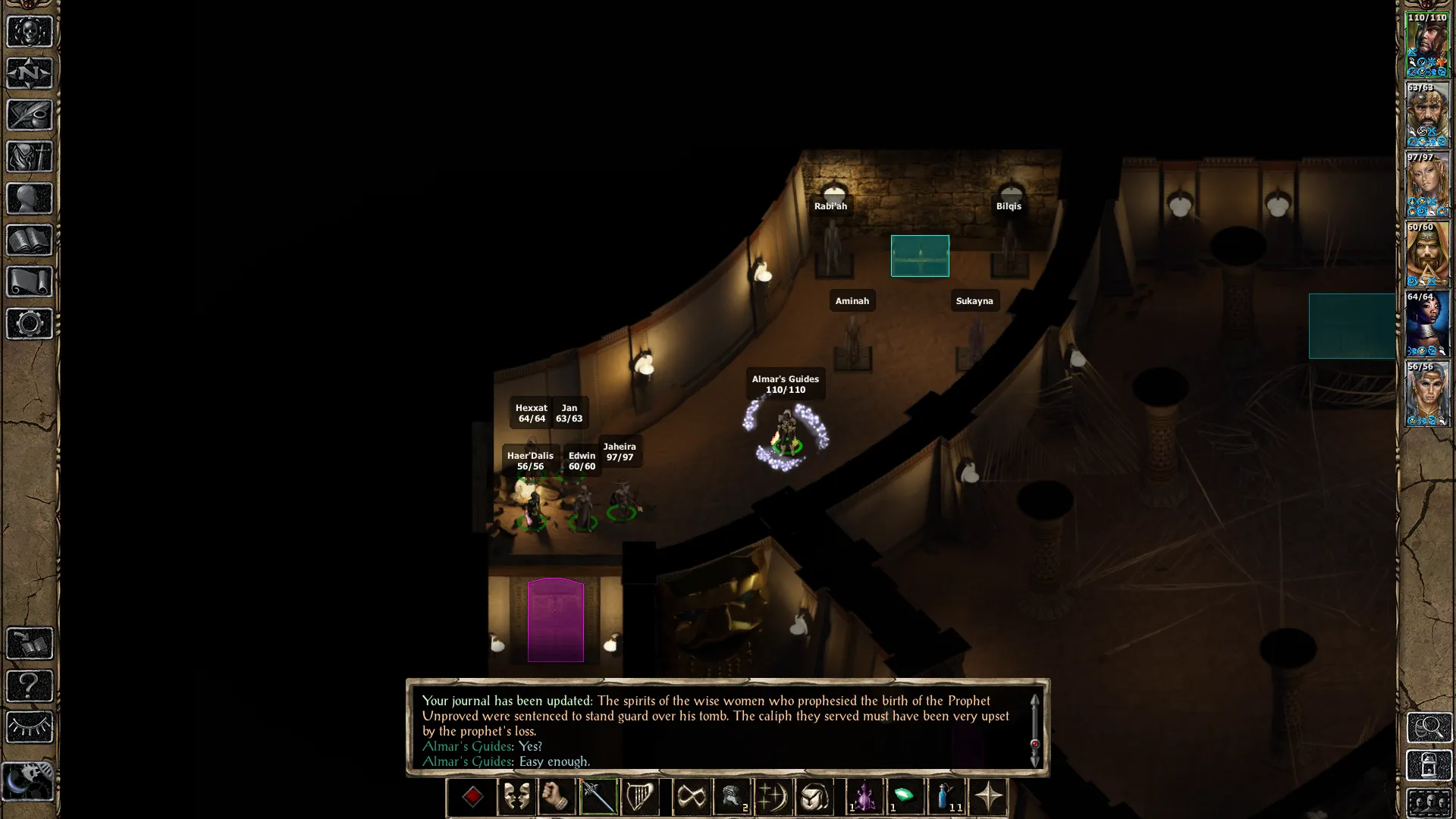Open the inventory screen from the sidebar
The width and height of the screenshot is (1456, 819).
pos(30,157)
